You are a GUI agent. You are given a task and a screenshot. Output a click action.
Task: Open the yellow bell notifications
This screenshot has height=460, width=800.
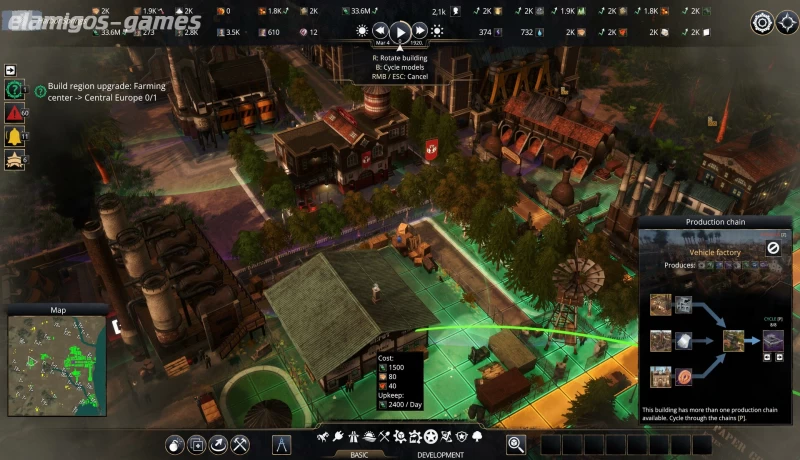tap(15, 136)
